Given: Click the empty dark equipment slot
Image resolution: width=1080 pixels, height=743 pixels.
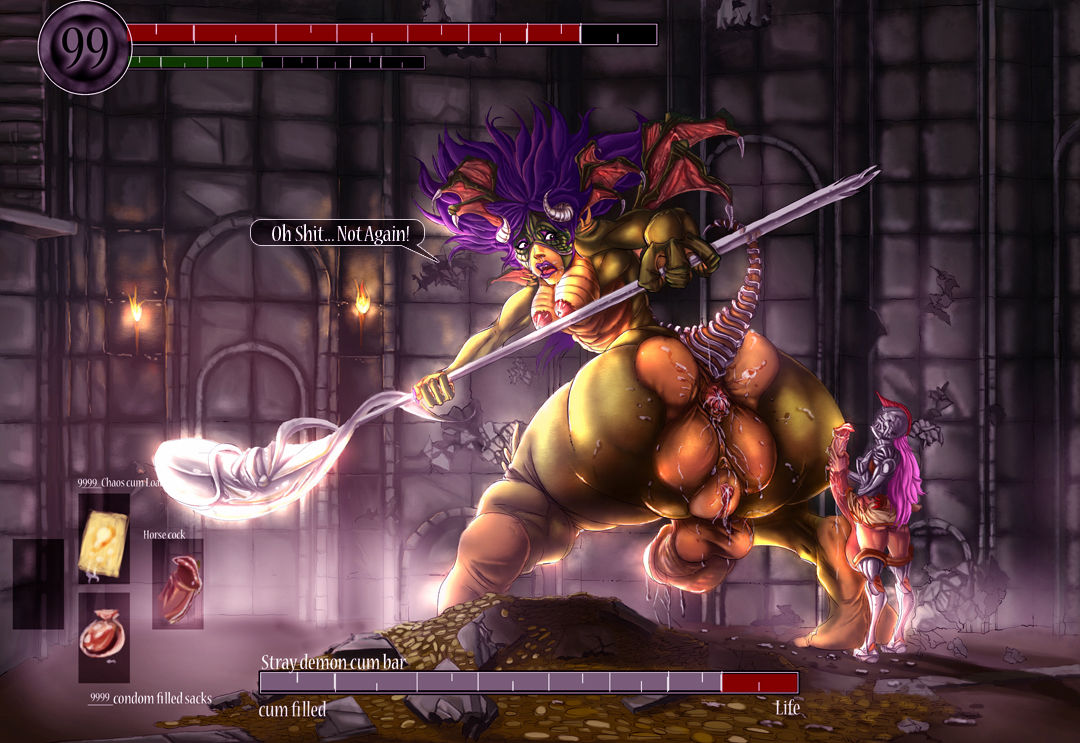Looking at the screenshot, I should coord(38,585).
